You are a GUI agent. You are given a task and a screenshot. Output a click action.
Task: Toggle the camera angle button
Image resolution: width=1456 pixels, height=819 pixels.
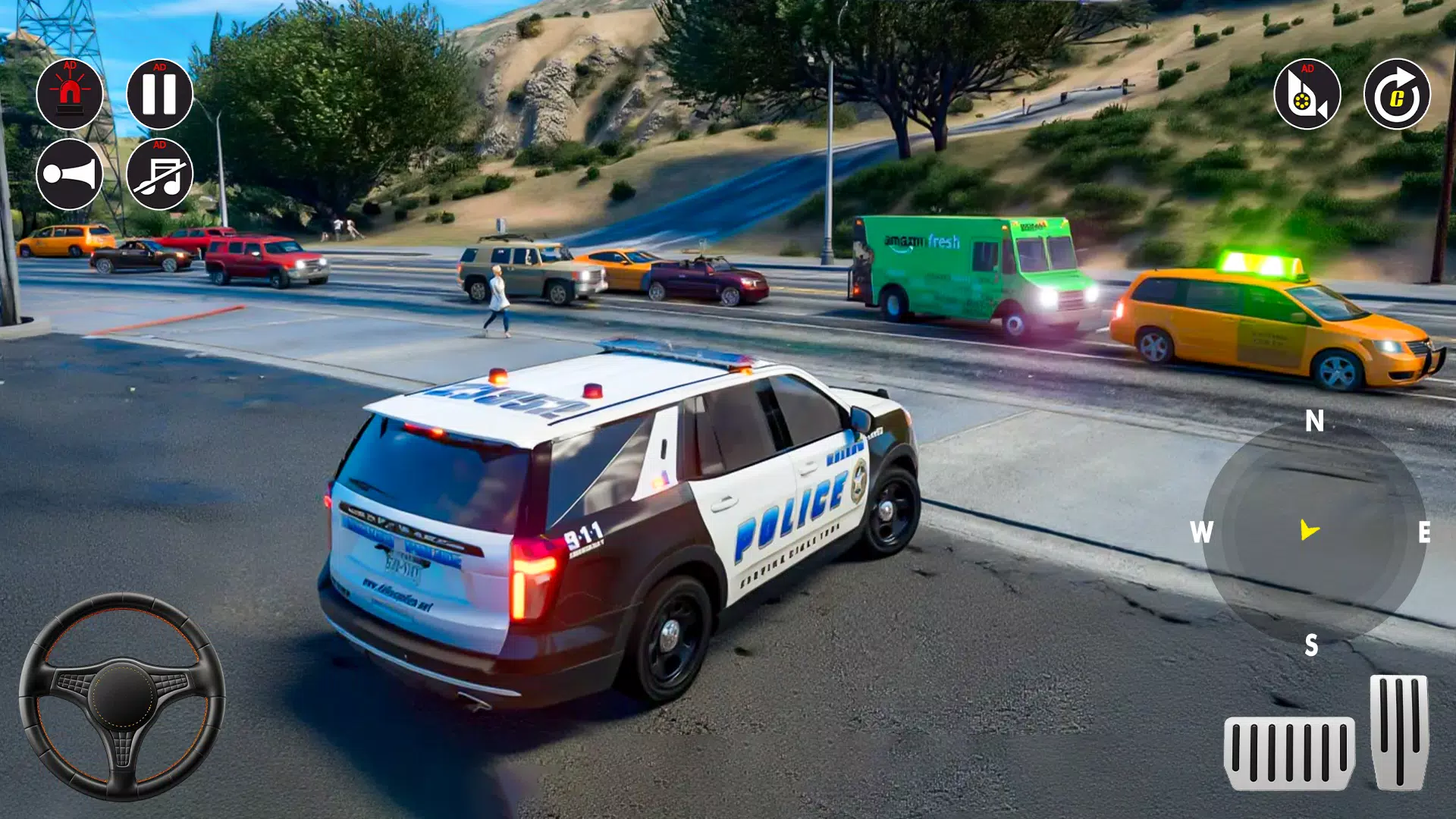[x=1306, y=95]
